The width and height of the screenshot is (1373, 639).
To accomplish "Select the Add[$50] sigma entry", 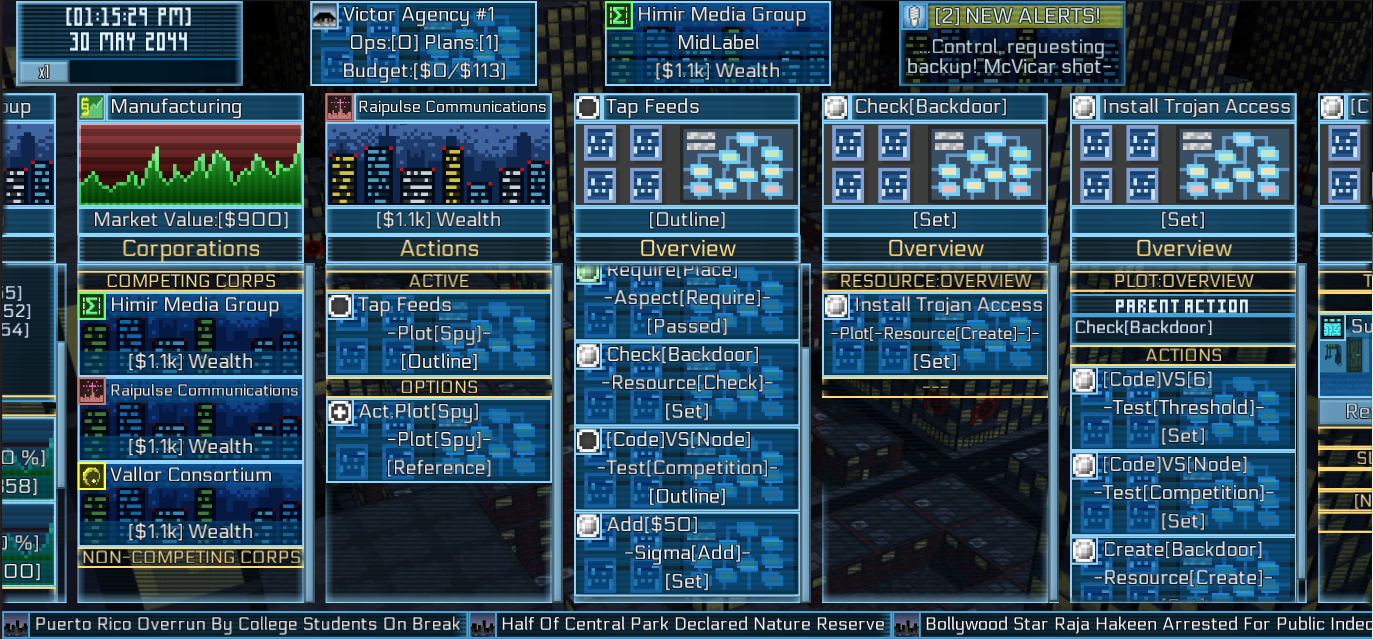I will (x=687, y=552).
